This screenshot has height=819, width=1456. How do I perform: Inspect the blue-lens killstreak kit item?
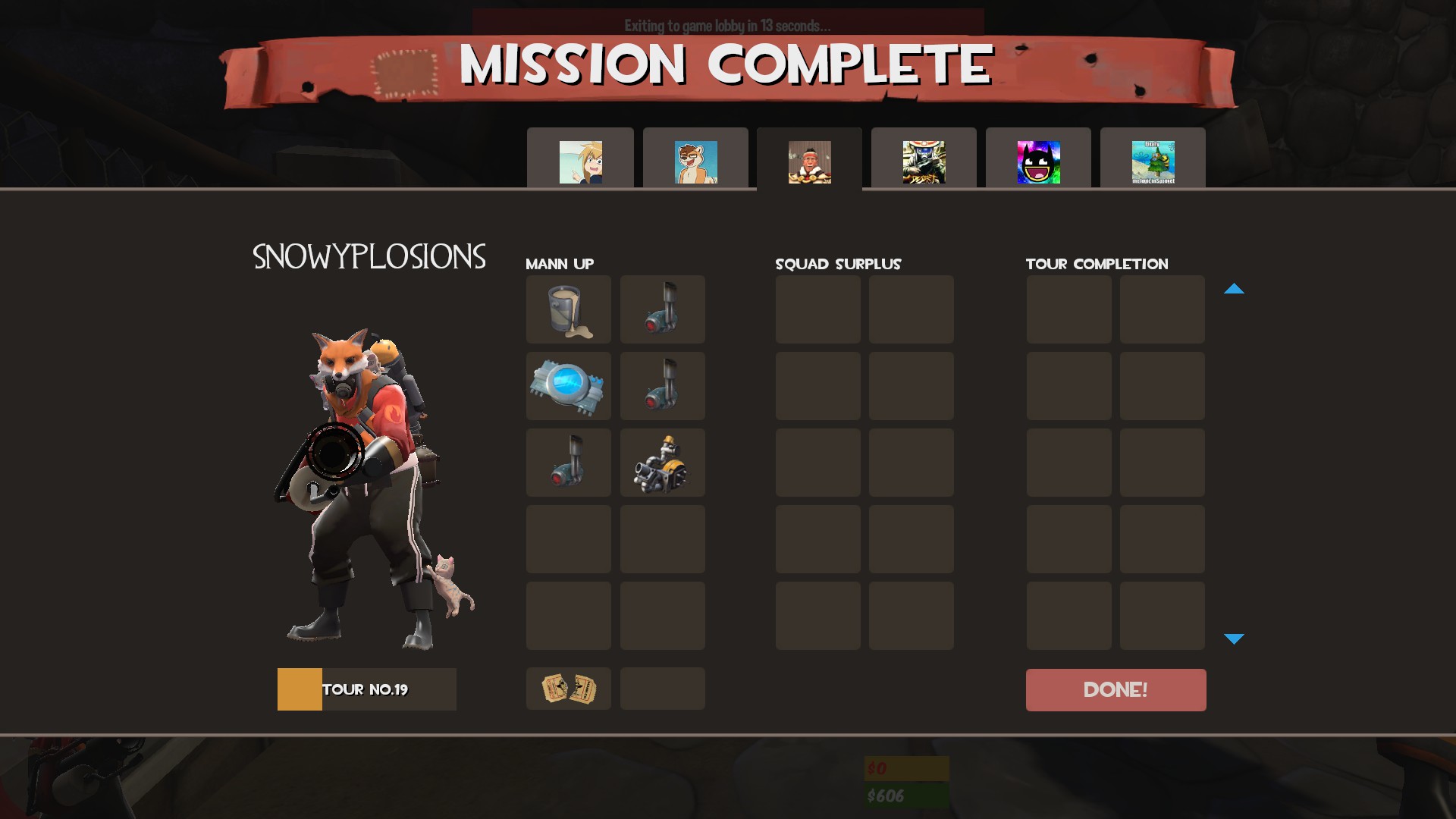[568, 385]
